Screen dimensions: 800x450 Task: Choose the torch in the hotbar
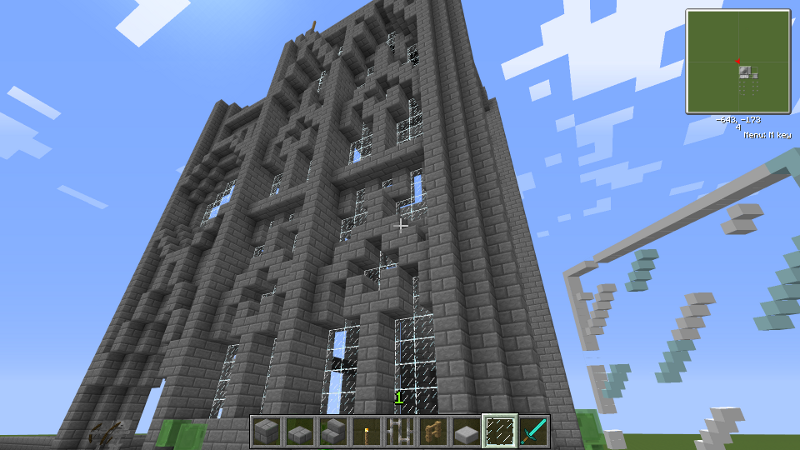pyautogui.click(x=366, y=432)
